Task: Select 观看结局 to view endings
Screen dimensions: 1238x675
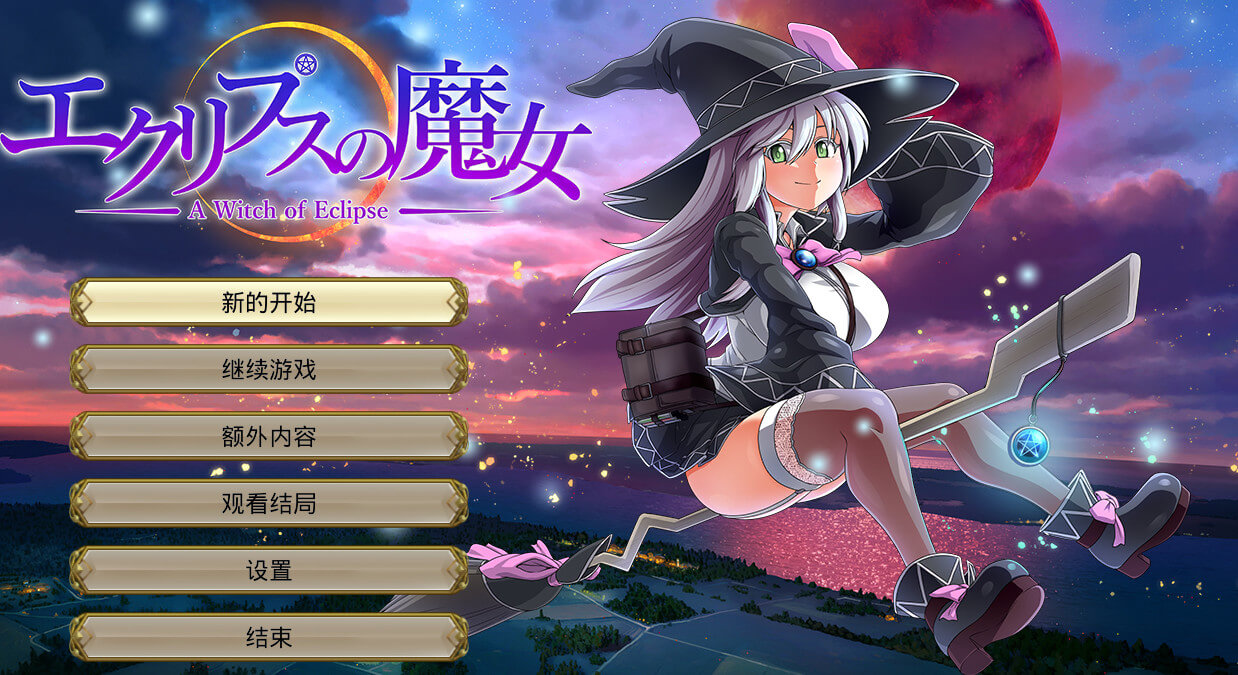Action: [268, 503]
